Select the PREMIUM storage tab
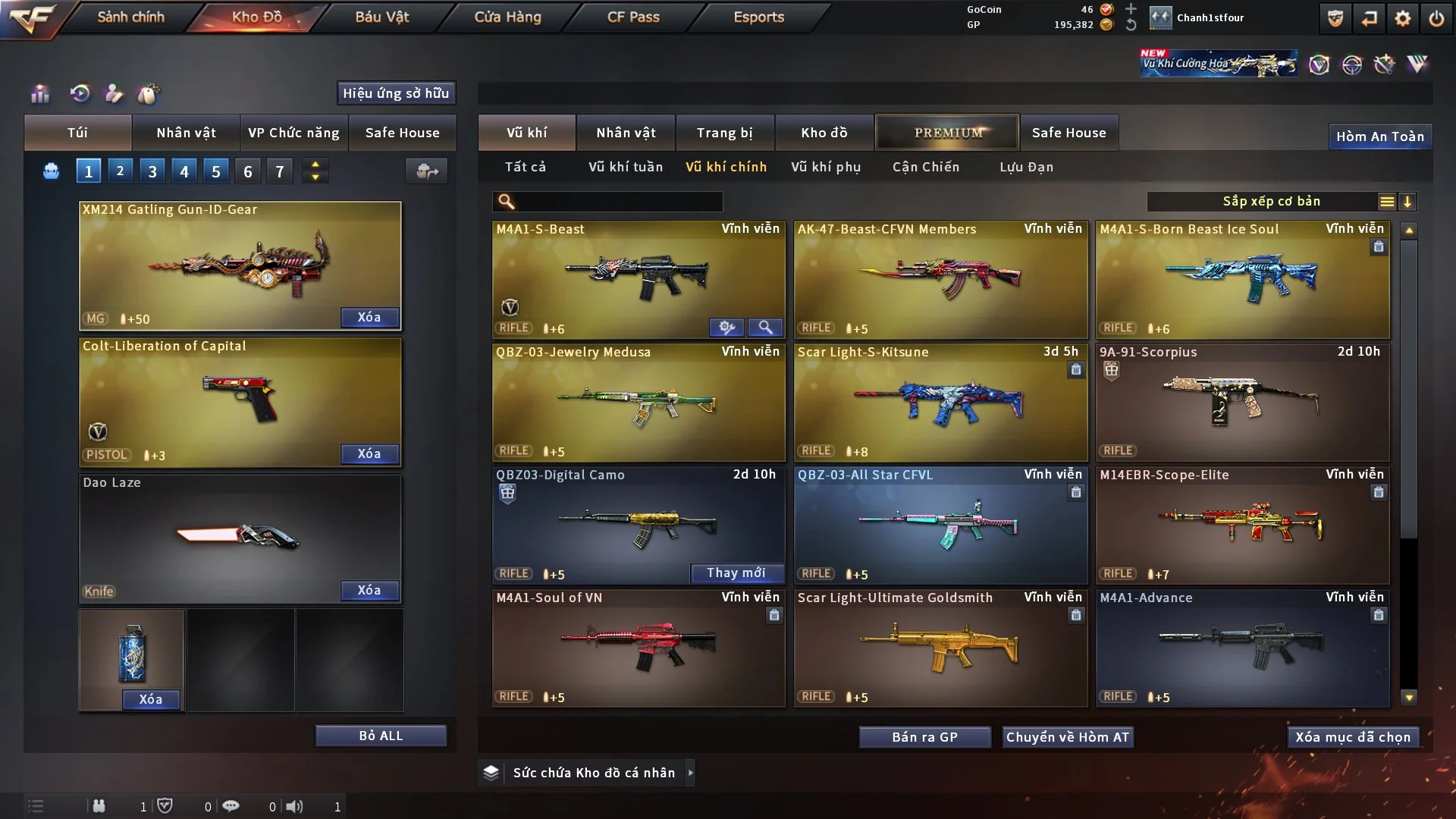Screen dimensions: 1456x819 [948, 133]
